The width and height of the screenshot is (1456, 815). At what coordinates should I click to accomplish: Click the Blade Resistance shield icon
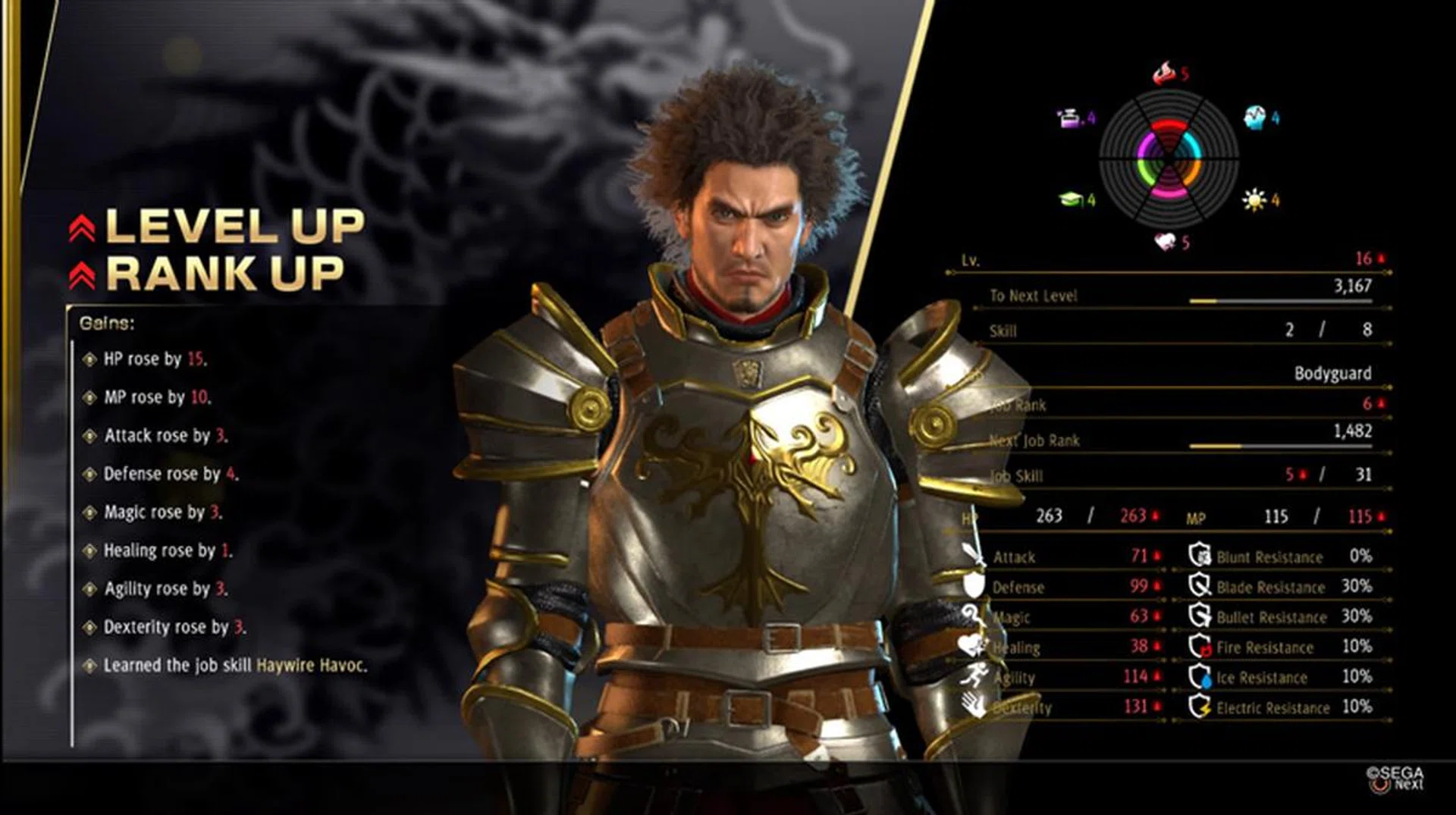(x=1200, y=586)
